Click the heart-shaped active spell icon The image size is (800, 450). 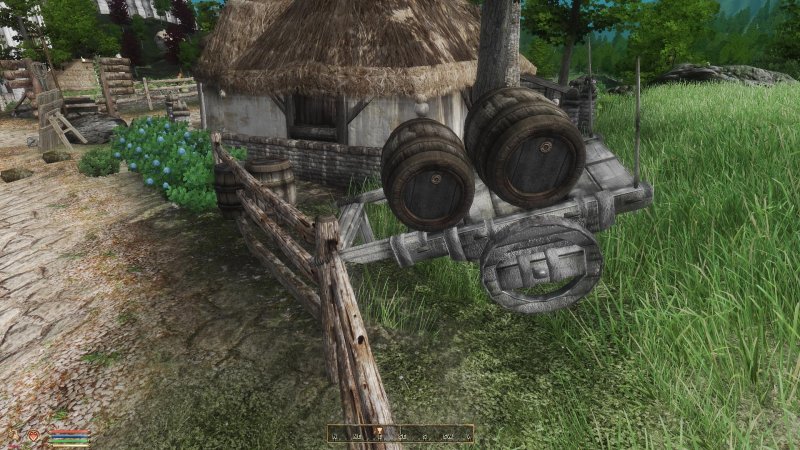click(33, 435)
